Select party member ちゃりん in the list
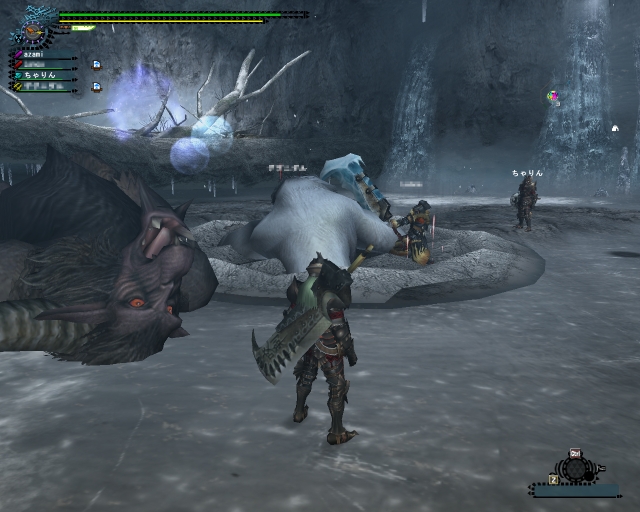The height and width of the screenshot is (512, 640). tap(42, 75)
